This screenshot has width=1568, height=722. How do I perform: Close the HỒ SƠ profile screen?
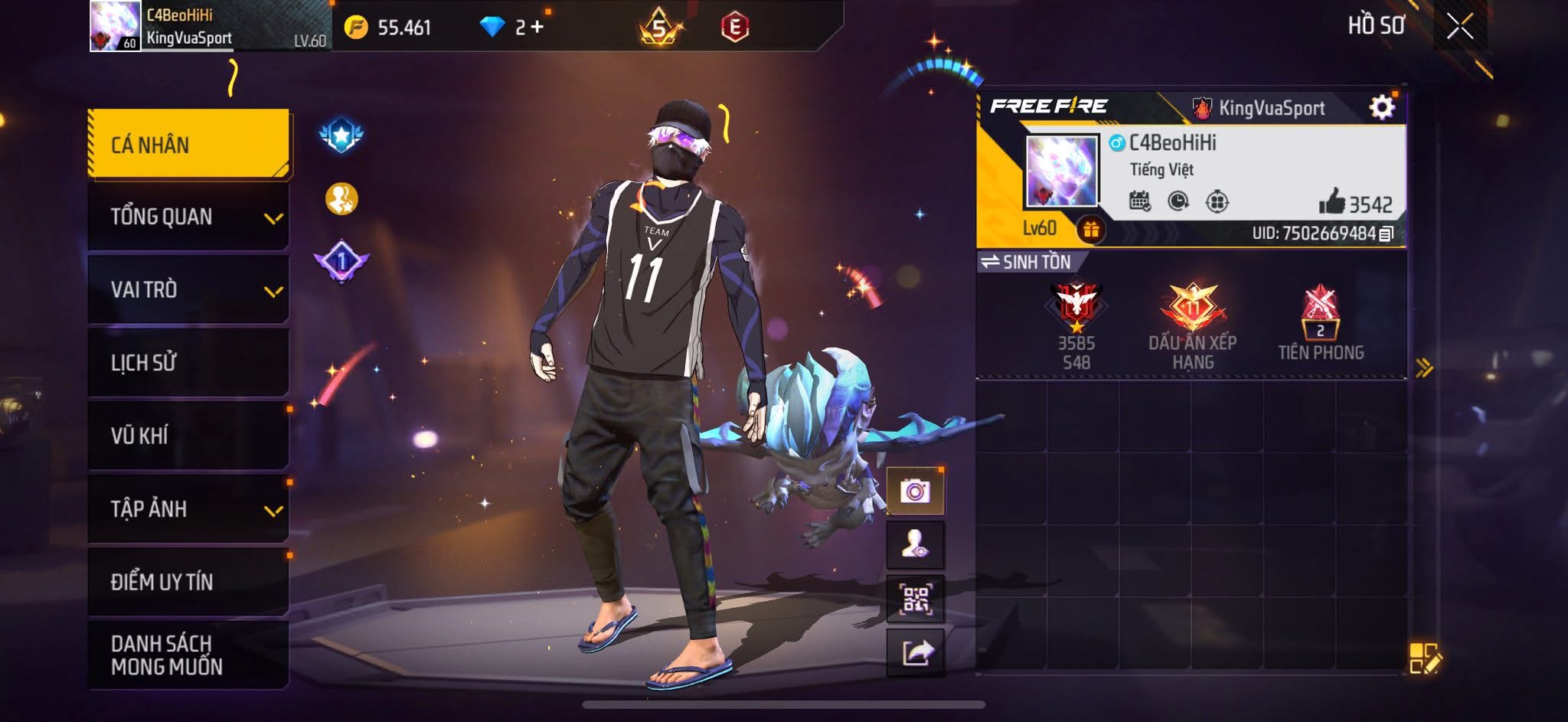[1459, 27]
